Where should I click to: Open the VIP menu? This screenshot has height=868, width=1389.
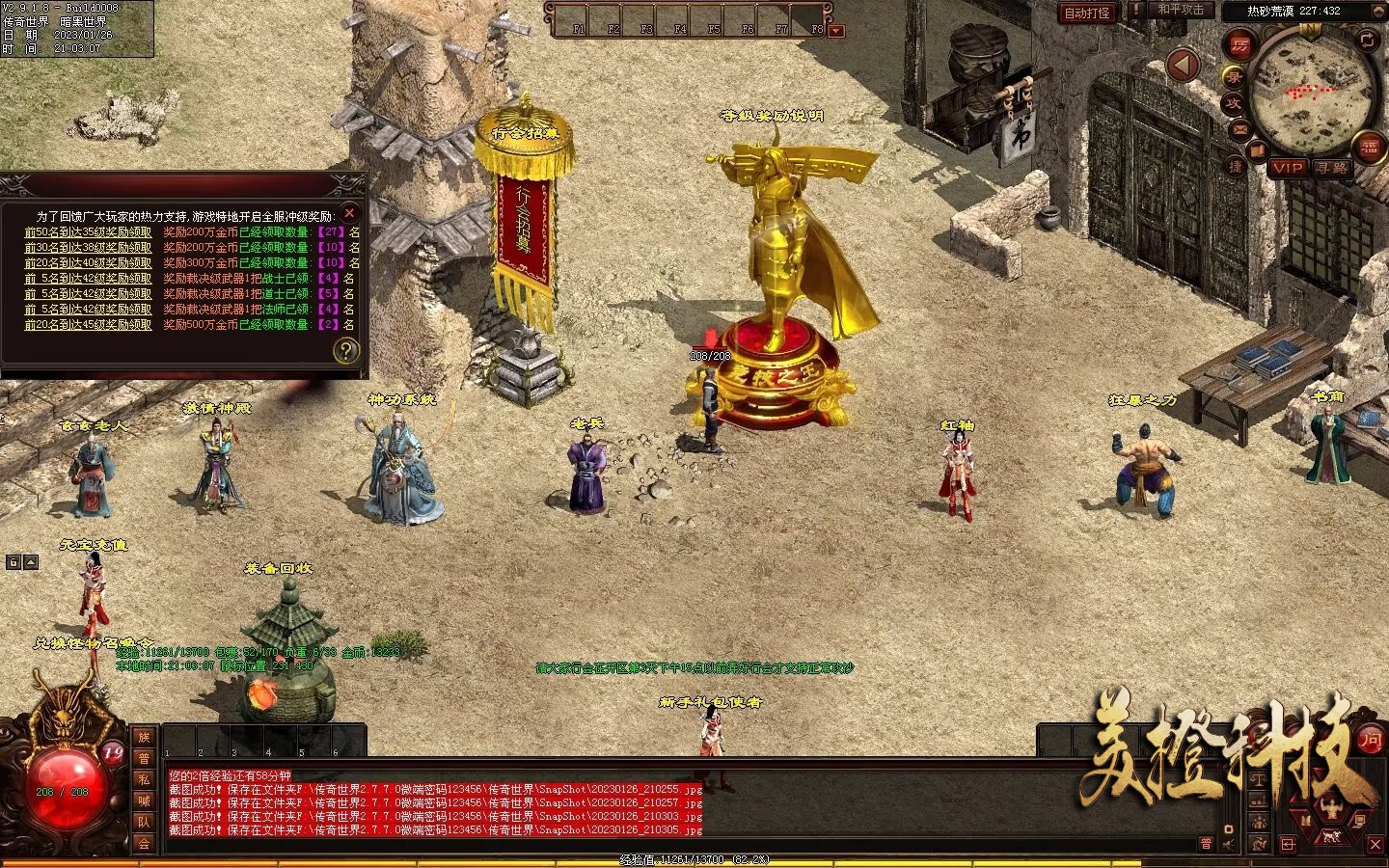tap(1287, 168)
